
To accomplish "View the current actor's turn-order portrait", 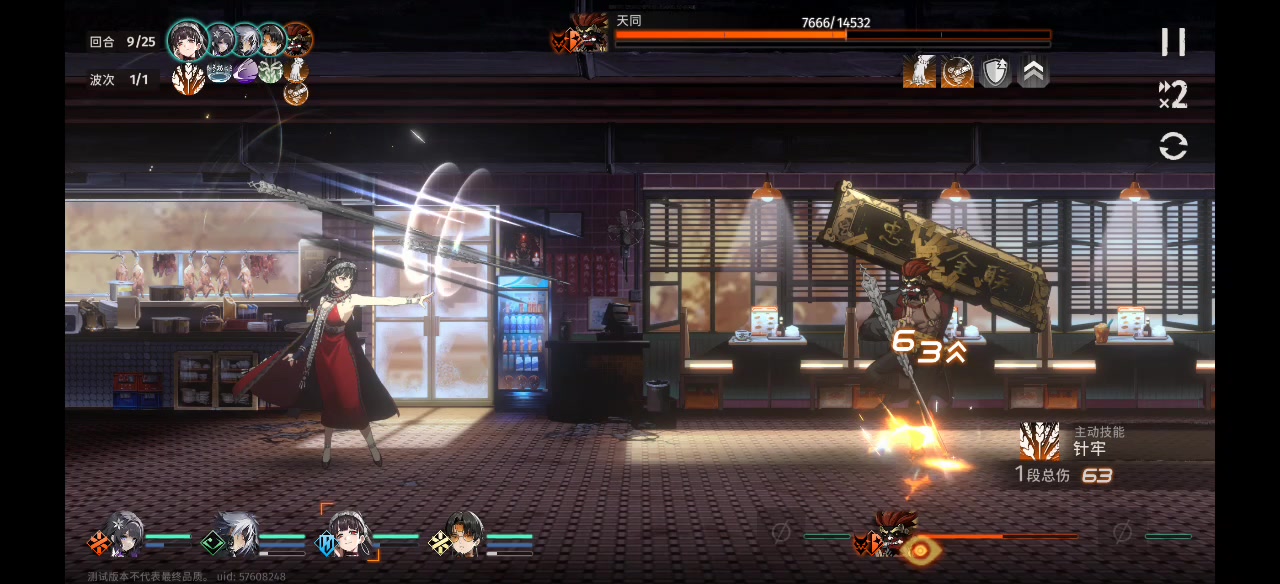I will point(187,40).
